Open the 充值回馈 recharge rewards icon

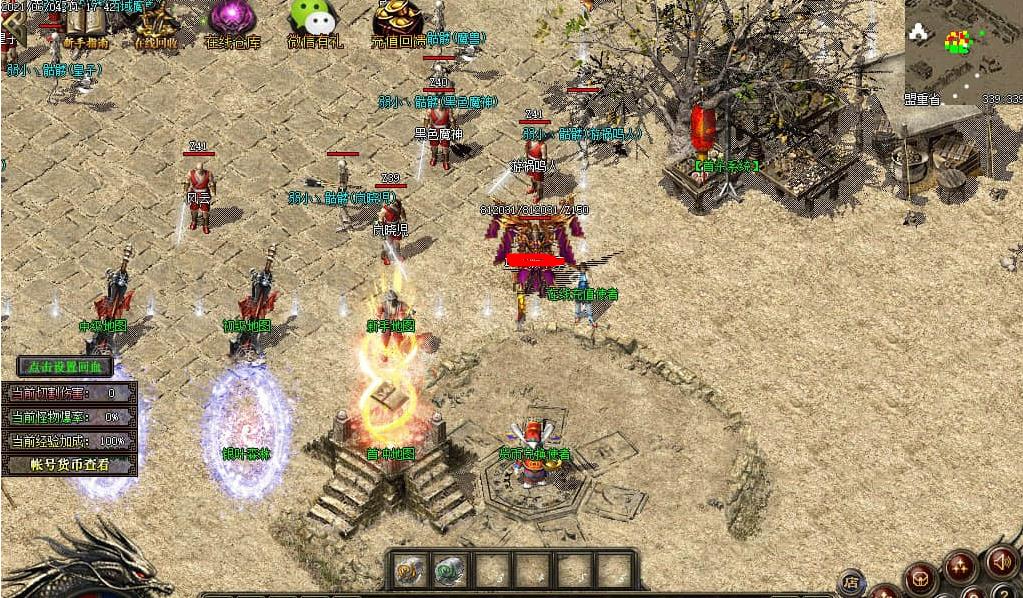point(397,22)
